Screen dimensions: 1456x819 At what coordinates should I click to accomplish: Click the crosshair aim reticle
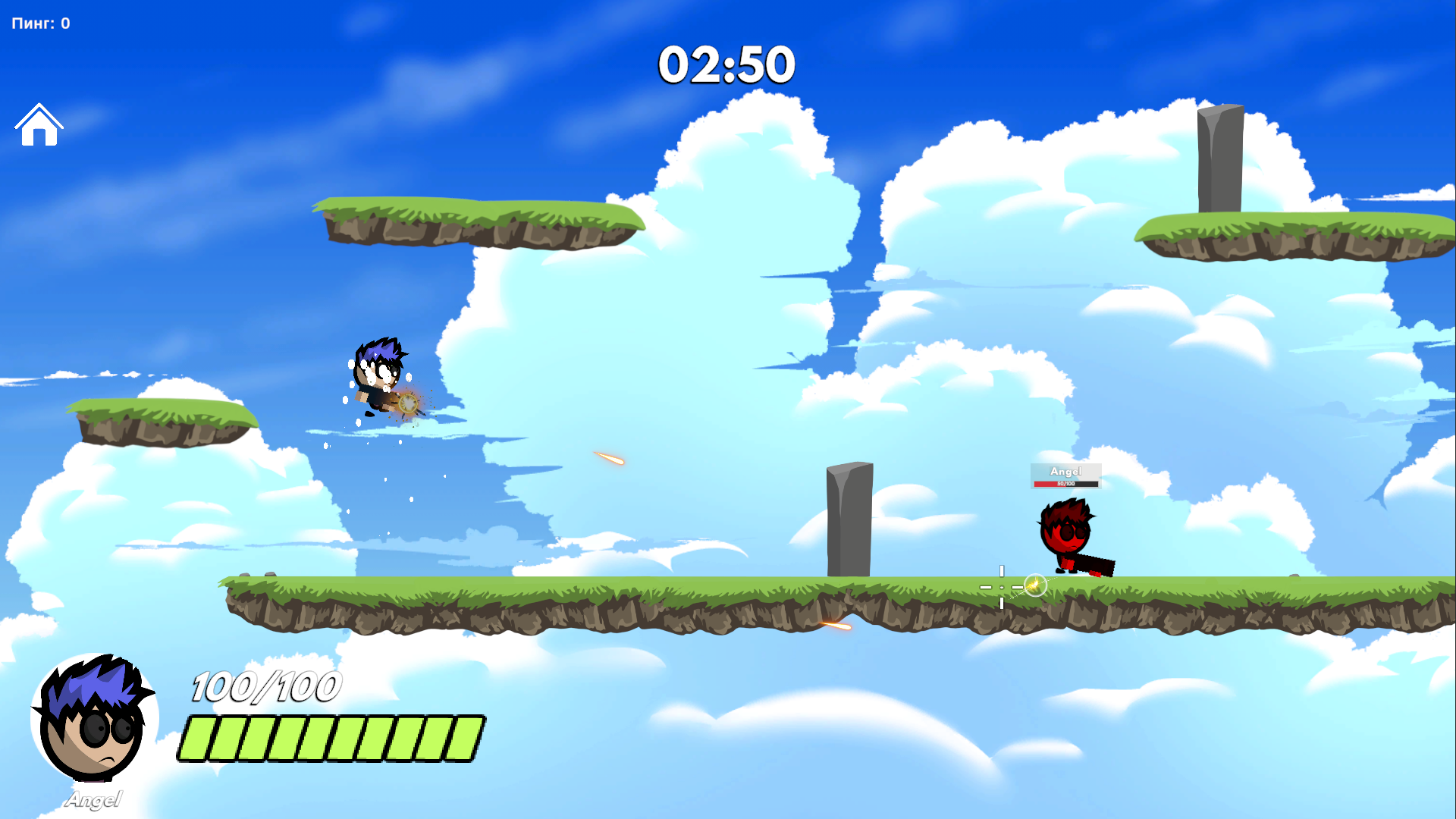pyautogui.click(x=1002, y=586)
